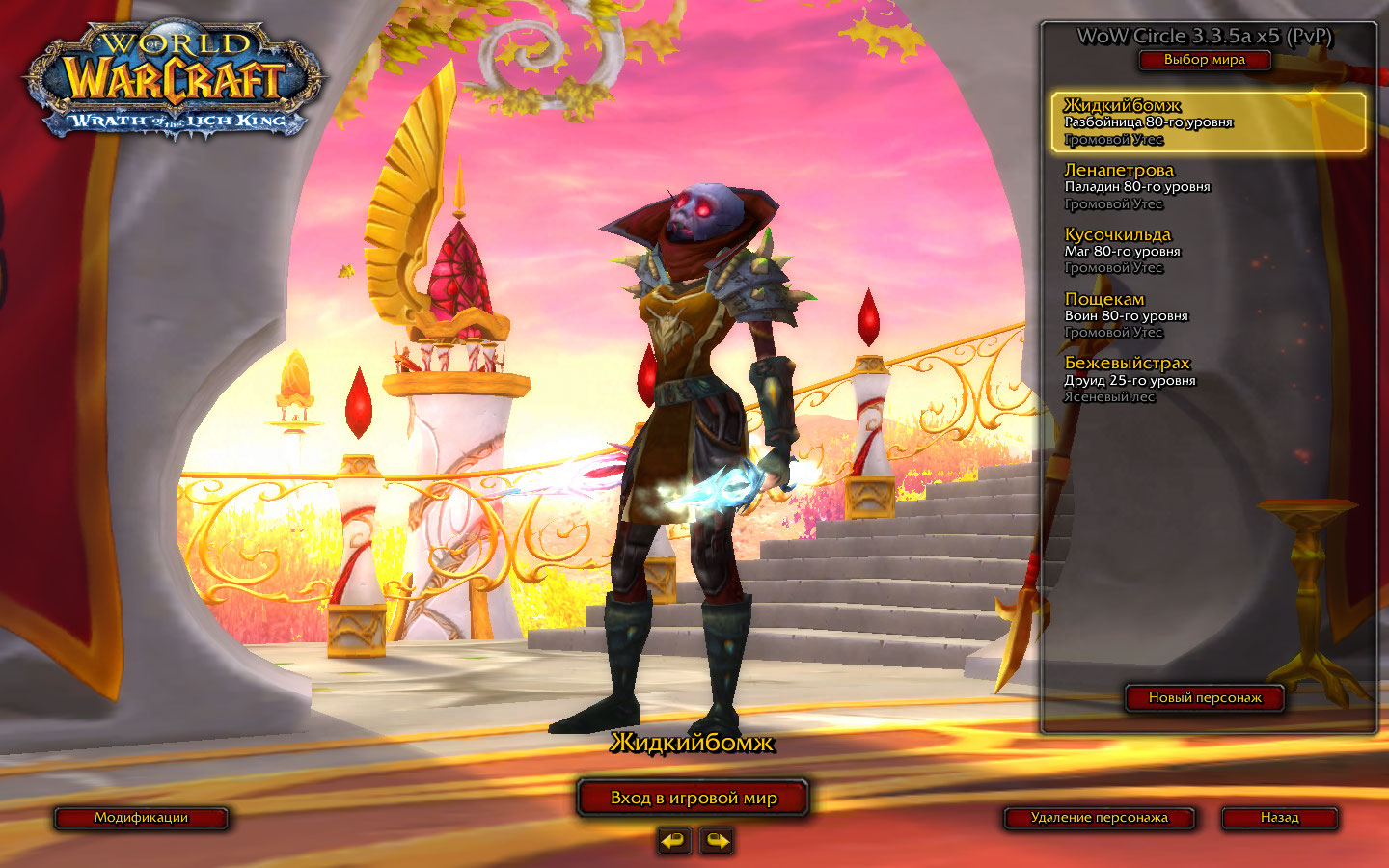
Task: Create a new character with Новый персонаж
Action: [1204, 697]
